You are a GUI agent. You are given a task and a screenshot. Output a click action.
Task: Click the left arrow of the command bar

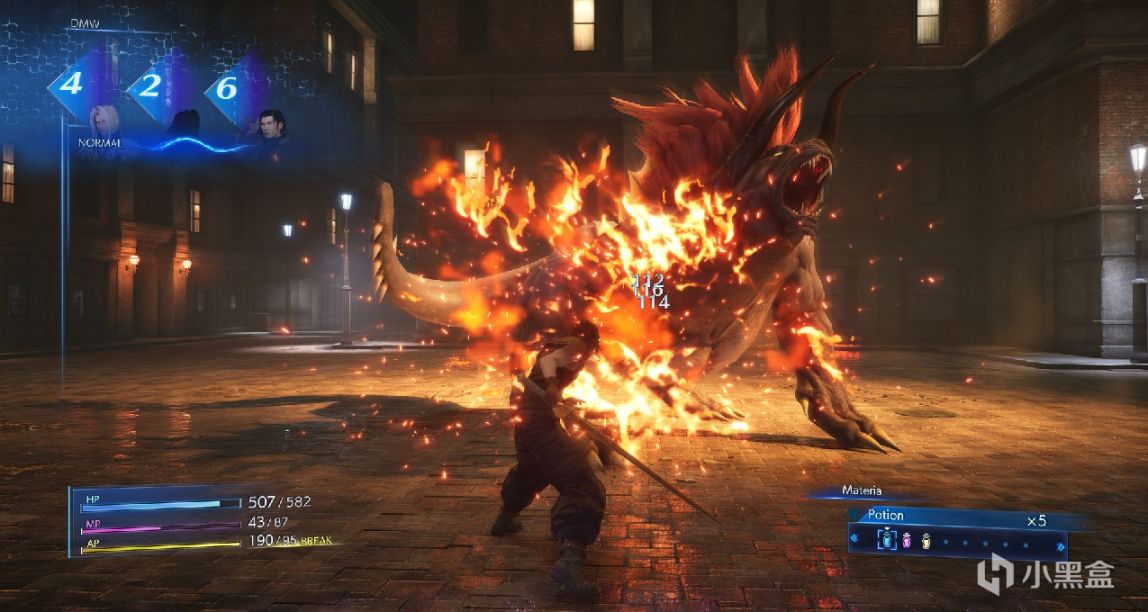tap(854, 541)
